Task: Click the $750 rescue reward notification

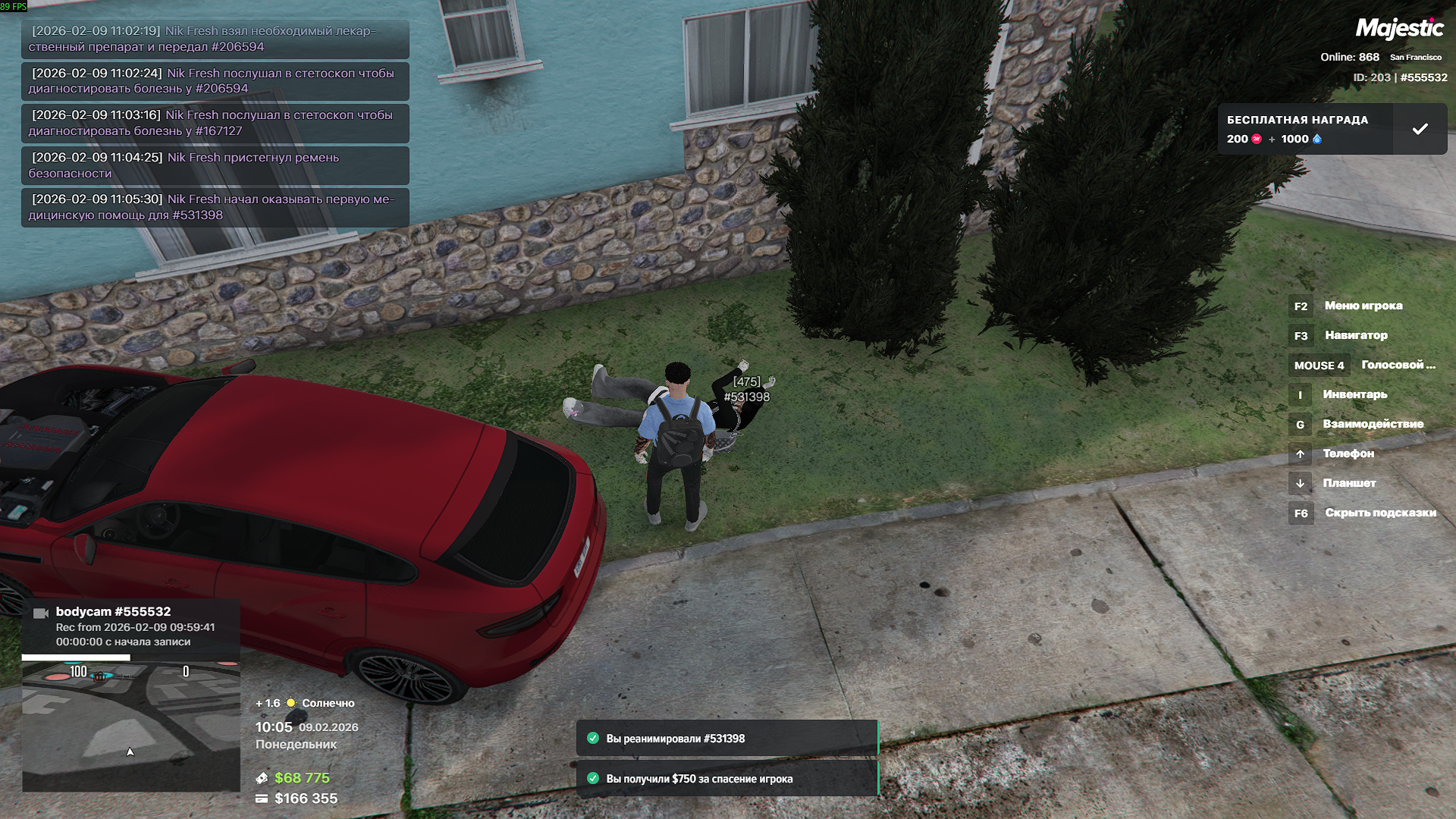Action: (726, 779)
